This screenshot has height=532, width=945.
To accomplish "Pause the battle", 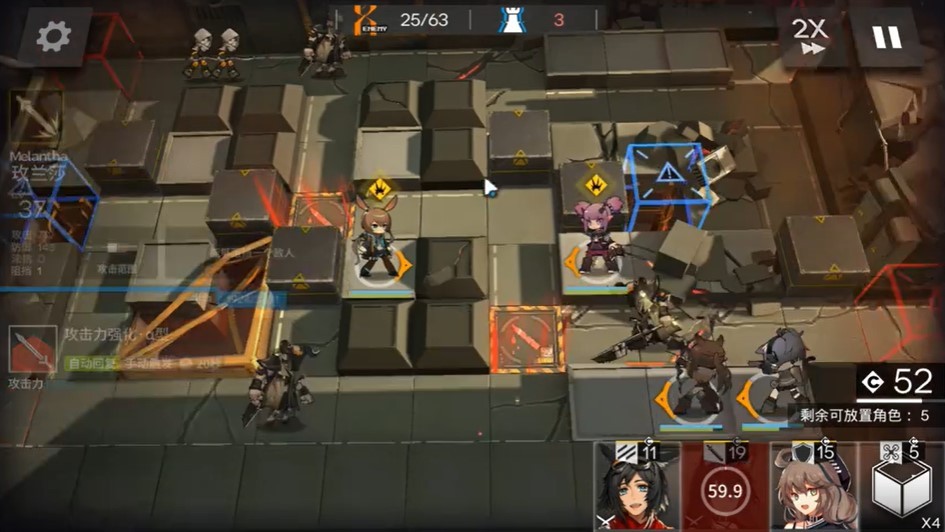I will click(886, 37).
